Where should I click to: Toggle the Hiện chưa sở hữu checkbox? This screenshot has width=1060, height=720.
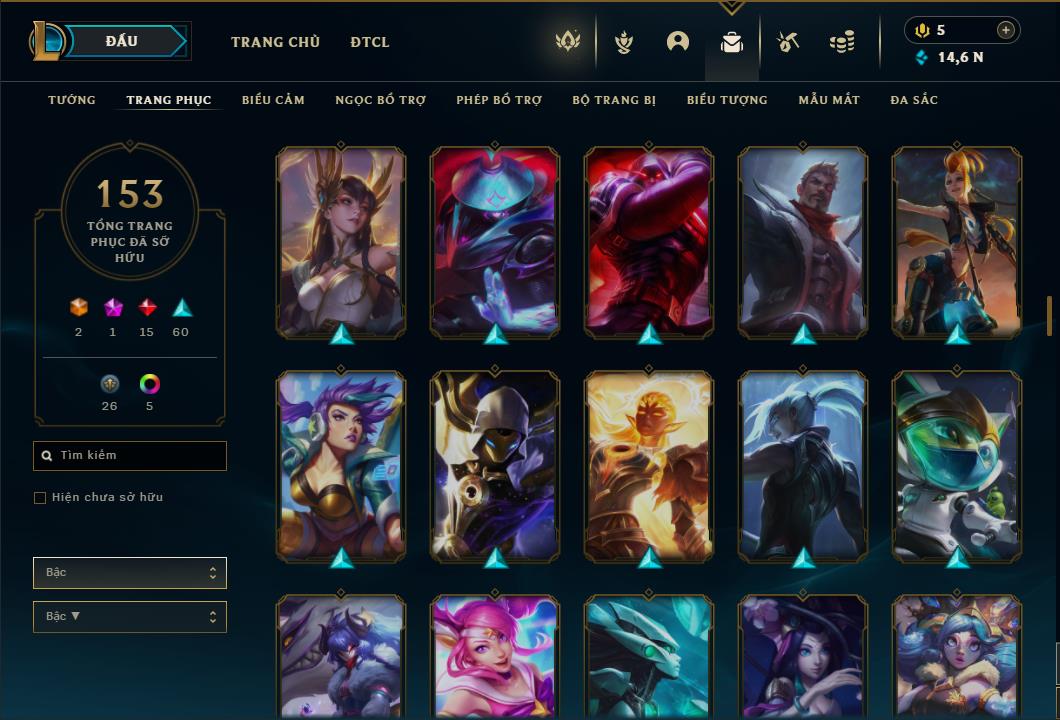click(x=40, y=498)
